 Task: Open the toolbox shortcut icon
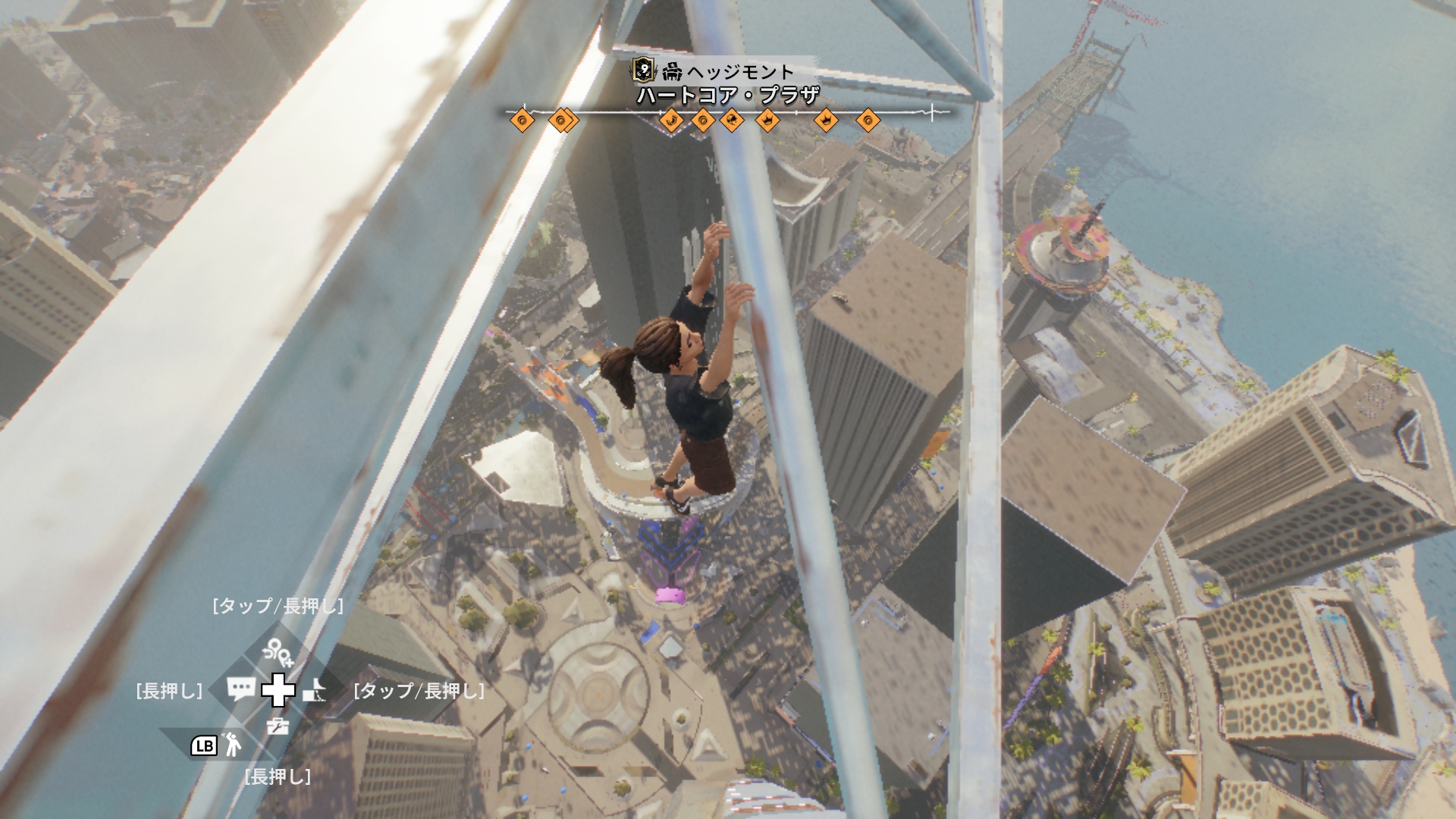pyautogui.click(x=278, y=726)
